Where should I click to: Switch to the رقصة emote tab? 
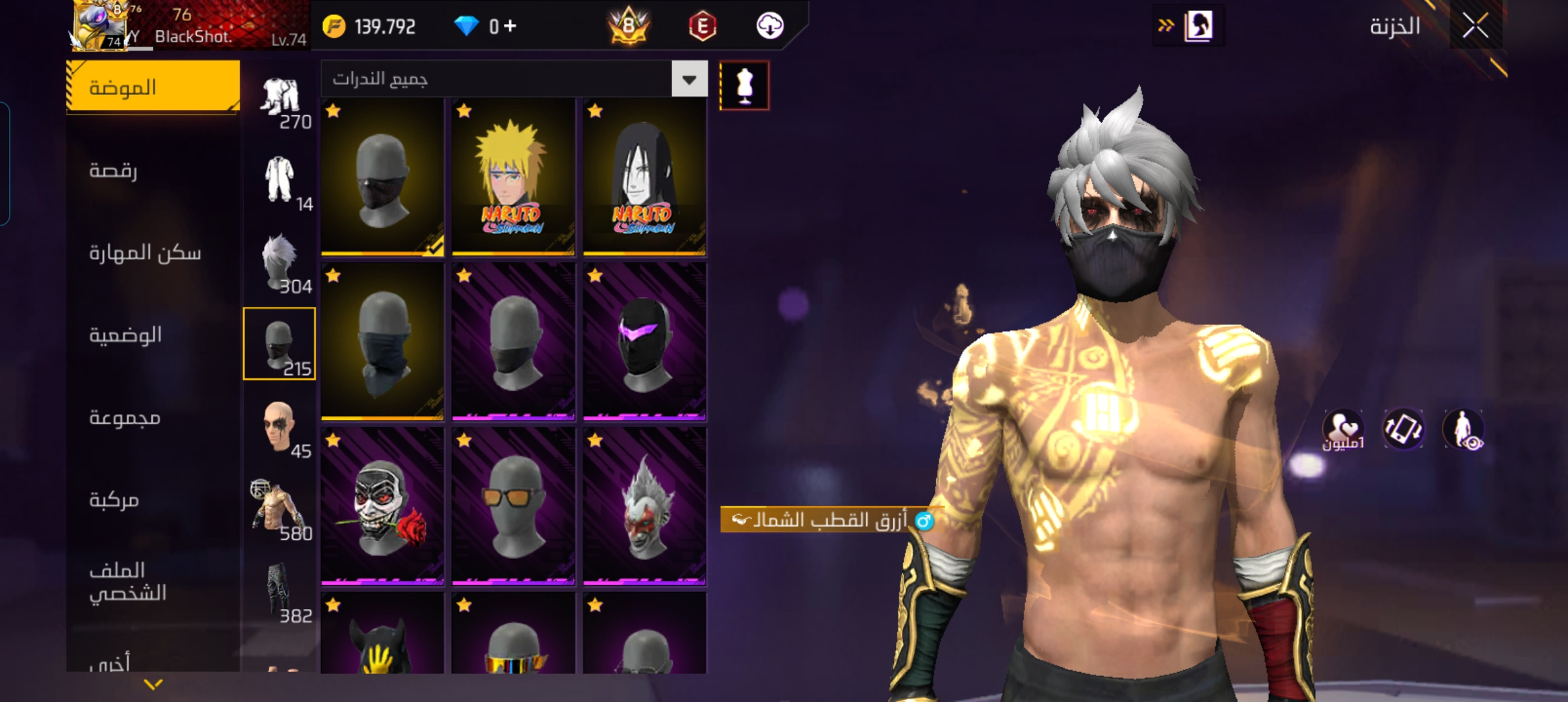click(x=153, y=170)
